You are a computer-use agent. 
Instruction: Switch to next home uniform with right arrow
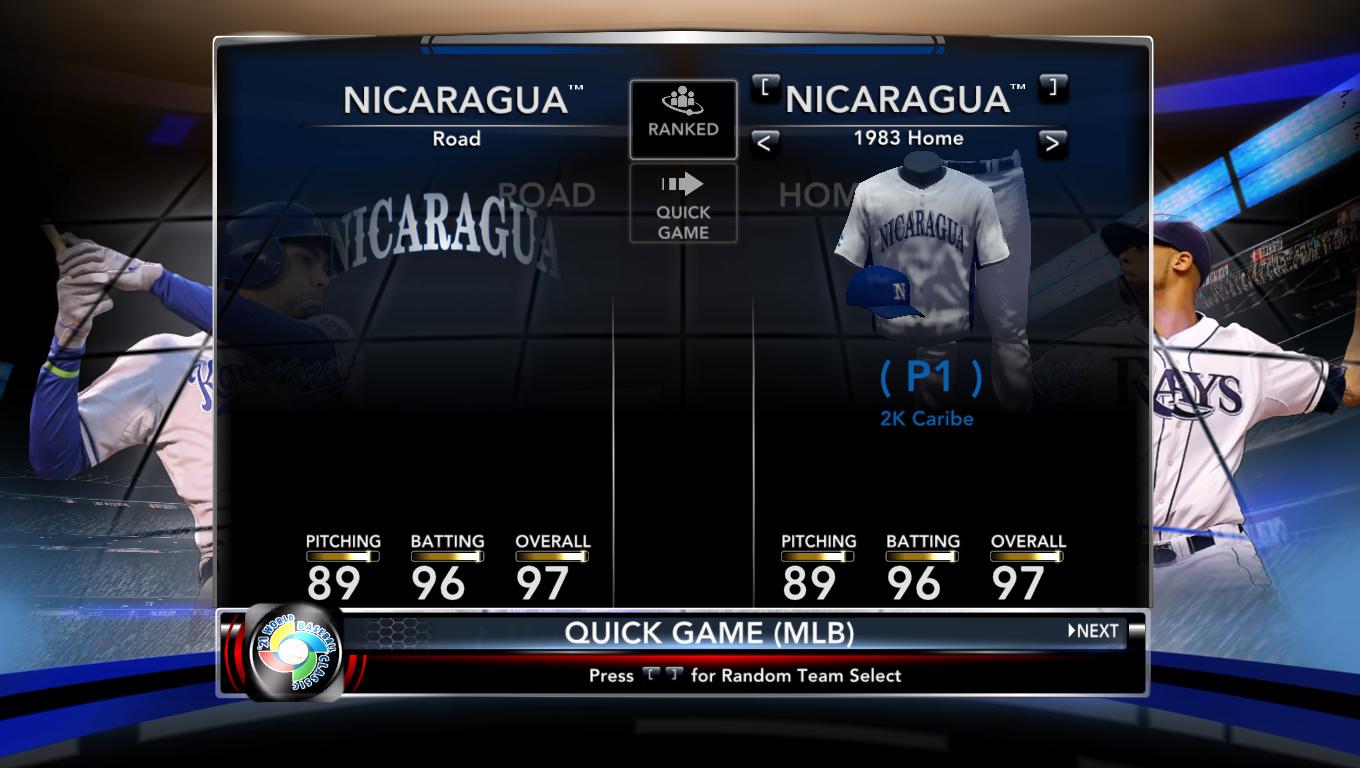click(x=1051, y=143)
